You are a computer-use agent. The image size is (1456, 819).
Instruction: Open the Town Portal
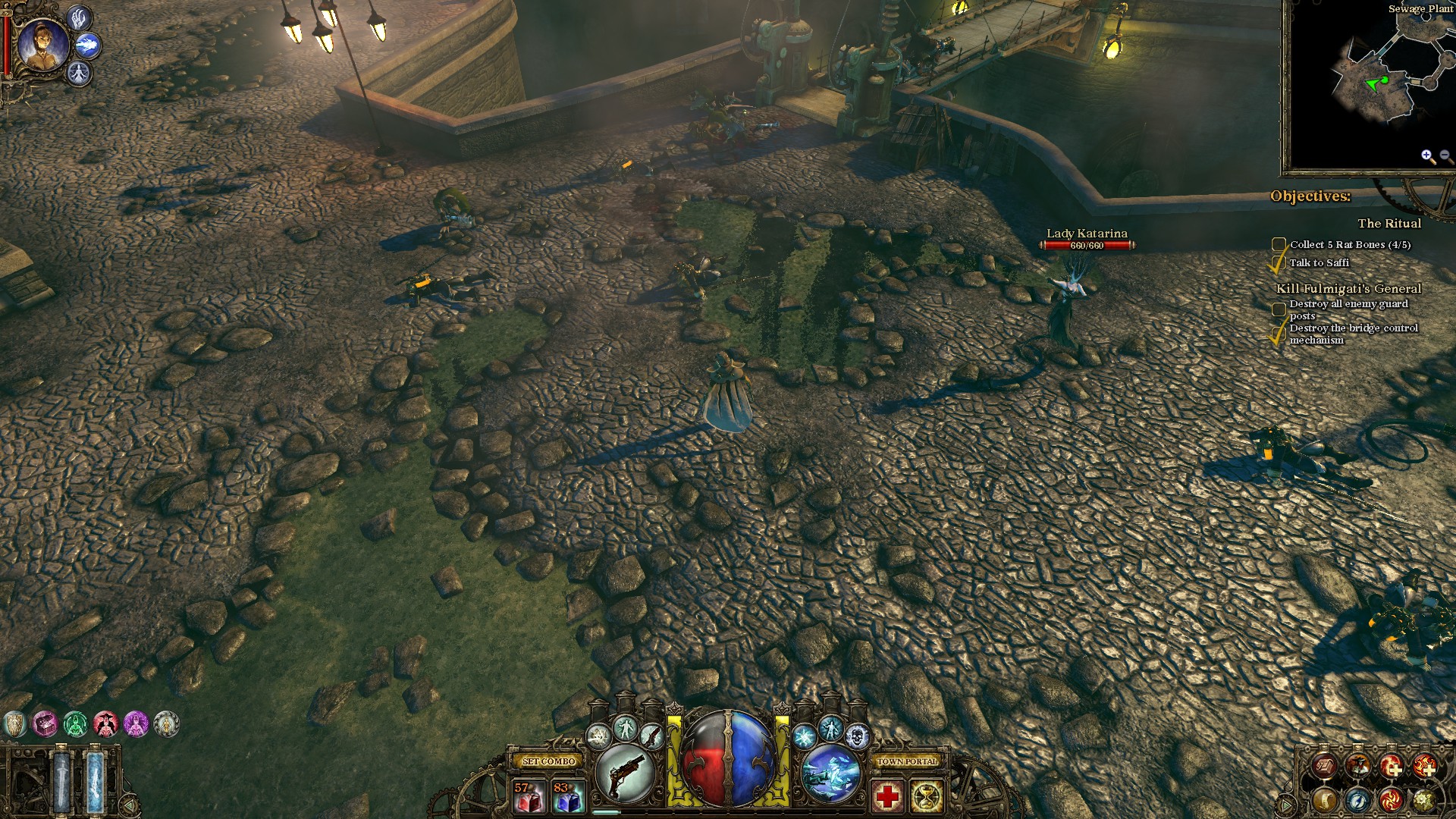pyautogui.click(x=907, y=761)
